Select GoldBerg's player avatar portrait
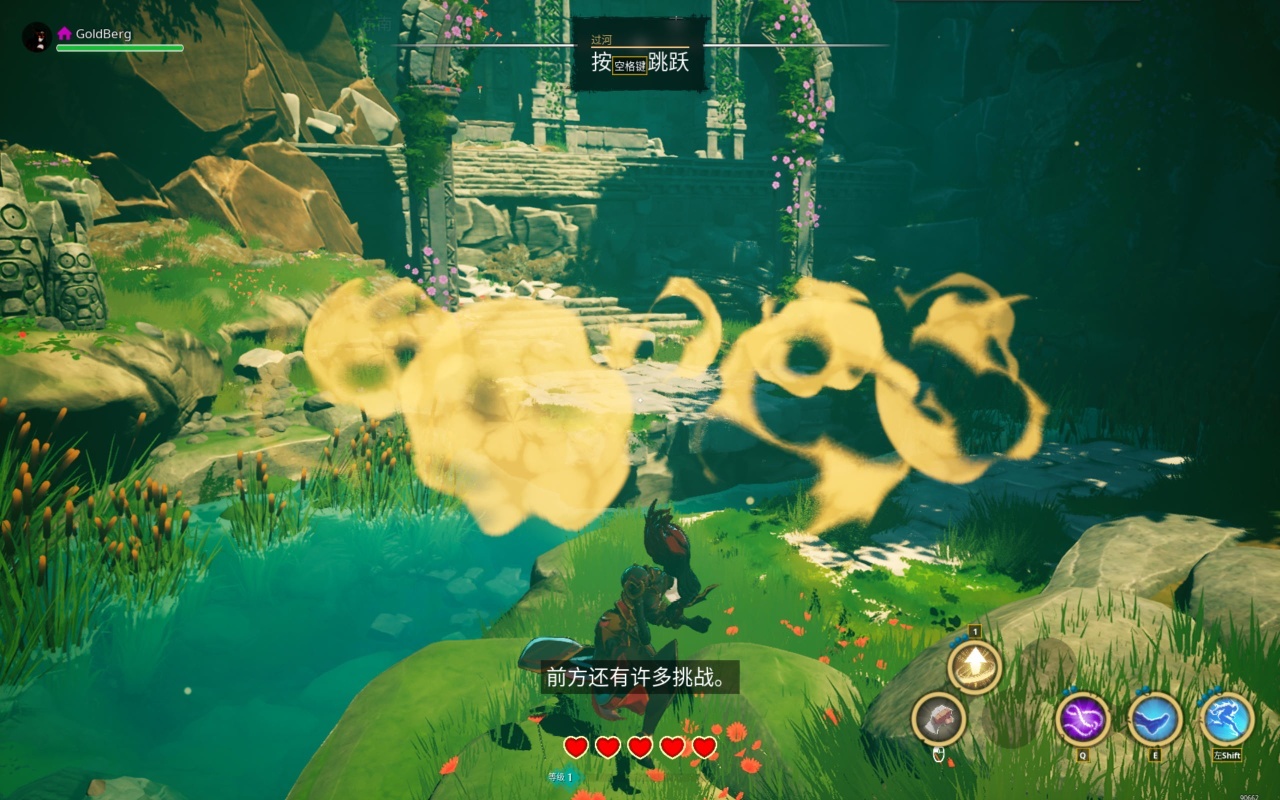1280x800 pixels. [x=36, y=38]
